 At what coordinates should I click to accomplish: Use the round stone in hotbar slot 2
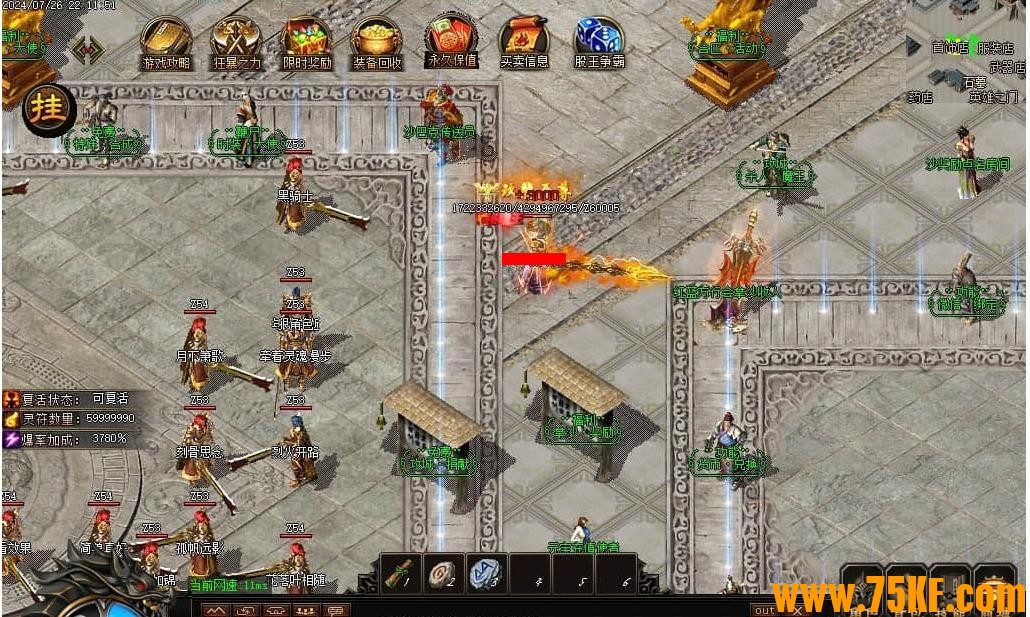[444, 573]
